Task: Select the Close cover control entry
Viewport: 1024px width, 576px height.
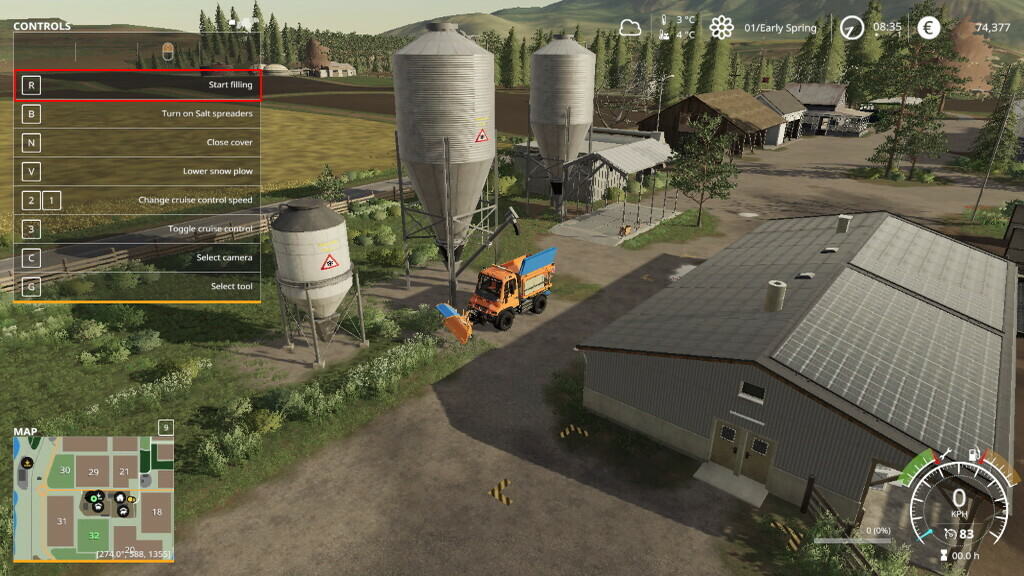Action: [137, 142]
